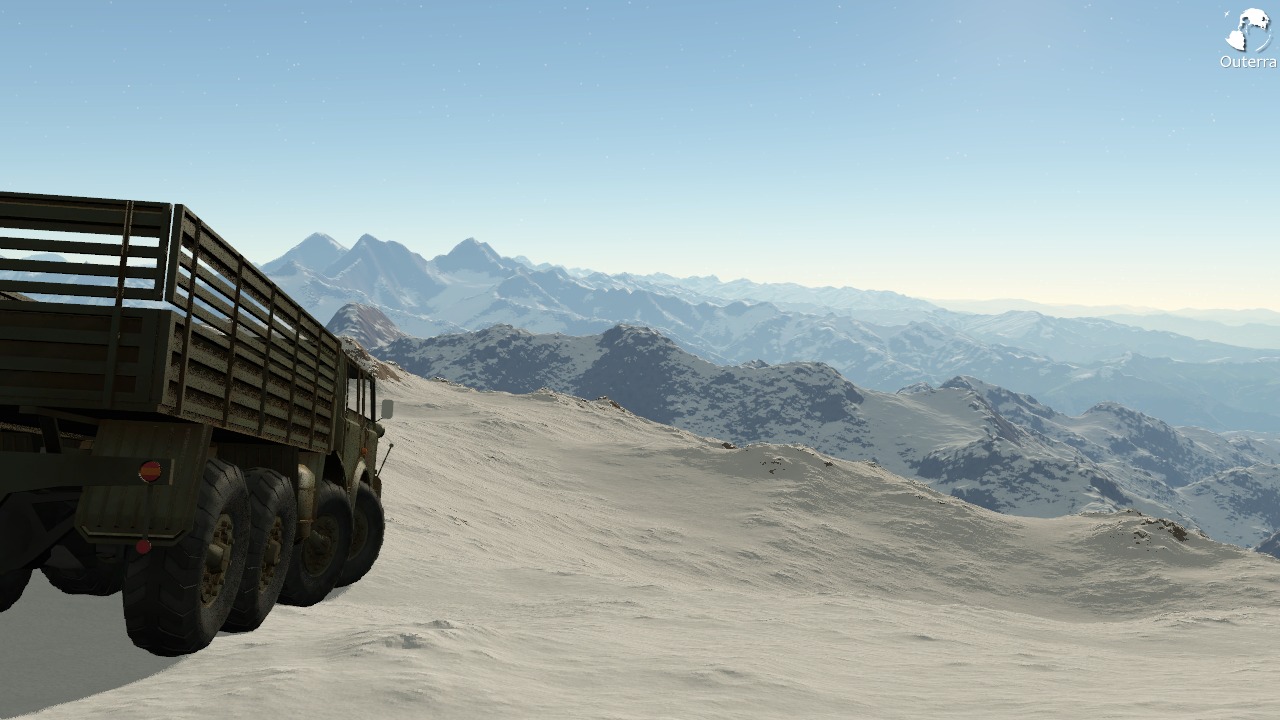Click the Outerra globe logo
Image resolution: width=1280 pixels, height=720 pixels.
tap(1247, 30)
